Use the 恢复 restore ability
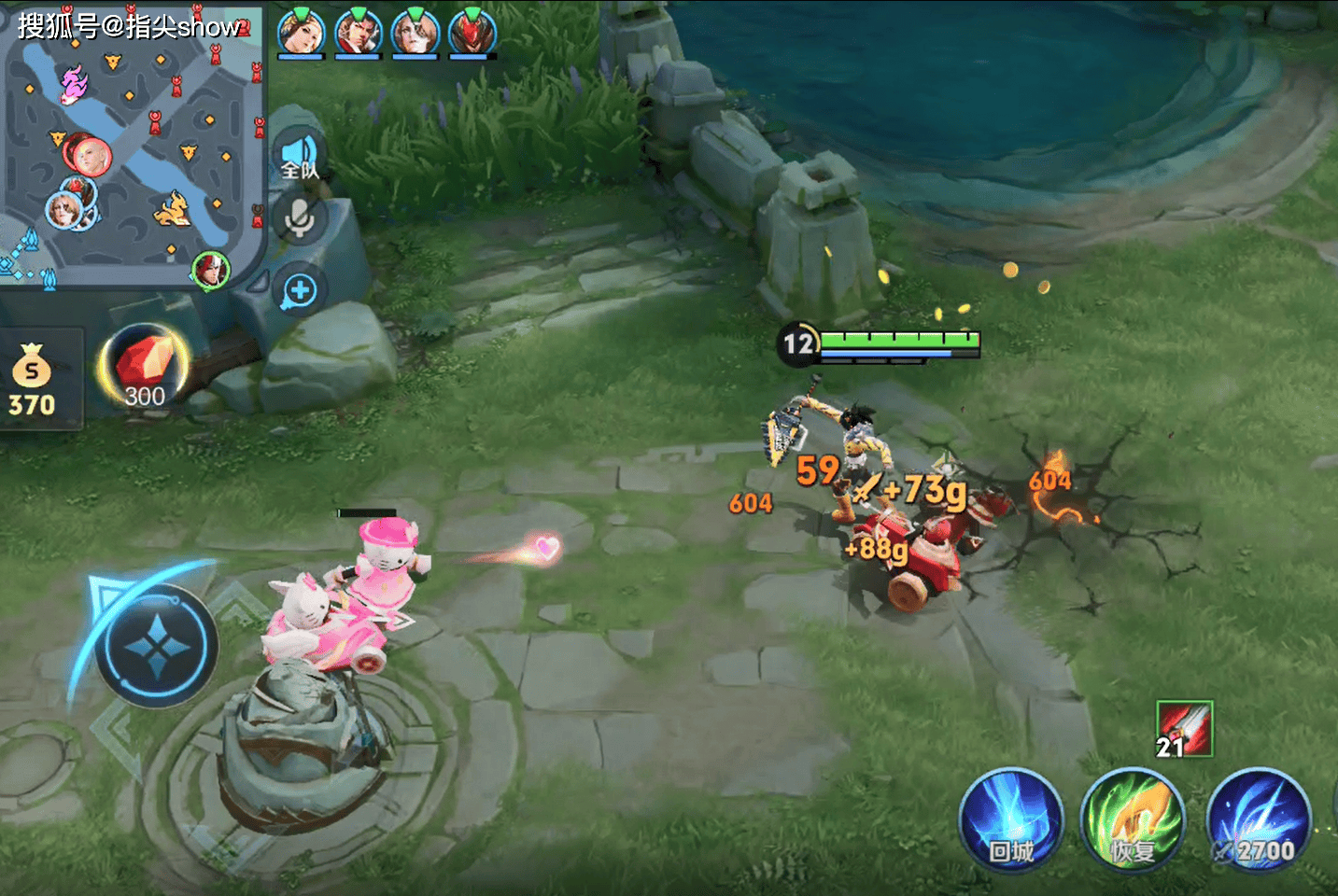 point(1133,821)
